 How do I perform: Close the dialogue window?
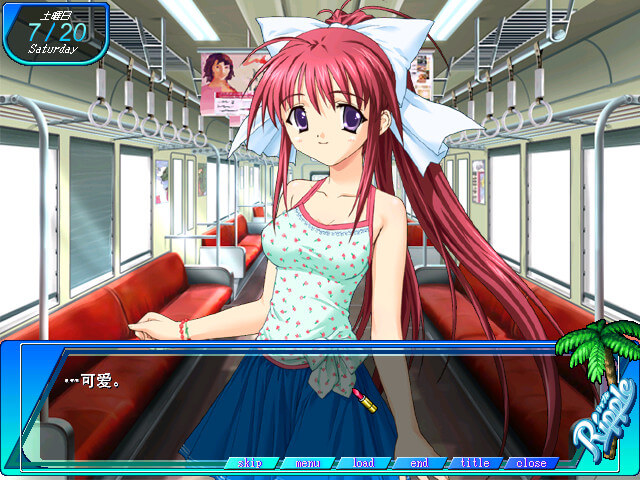click(x=531, y=463)
